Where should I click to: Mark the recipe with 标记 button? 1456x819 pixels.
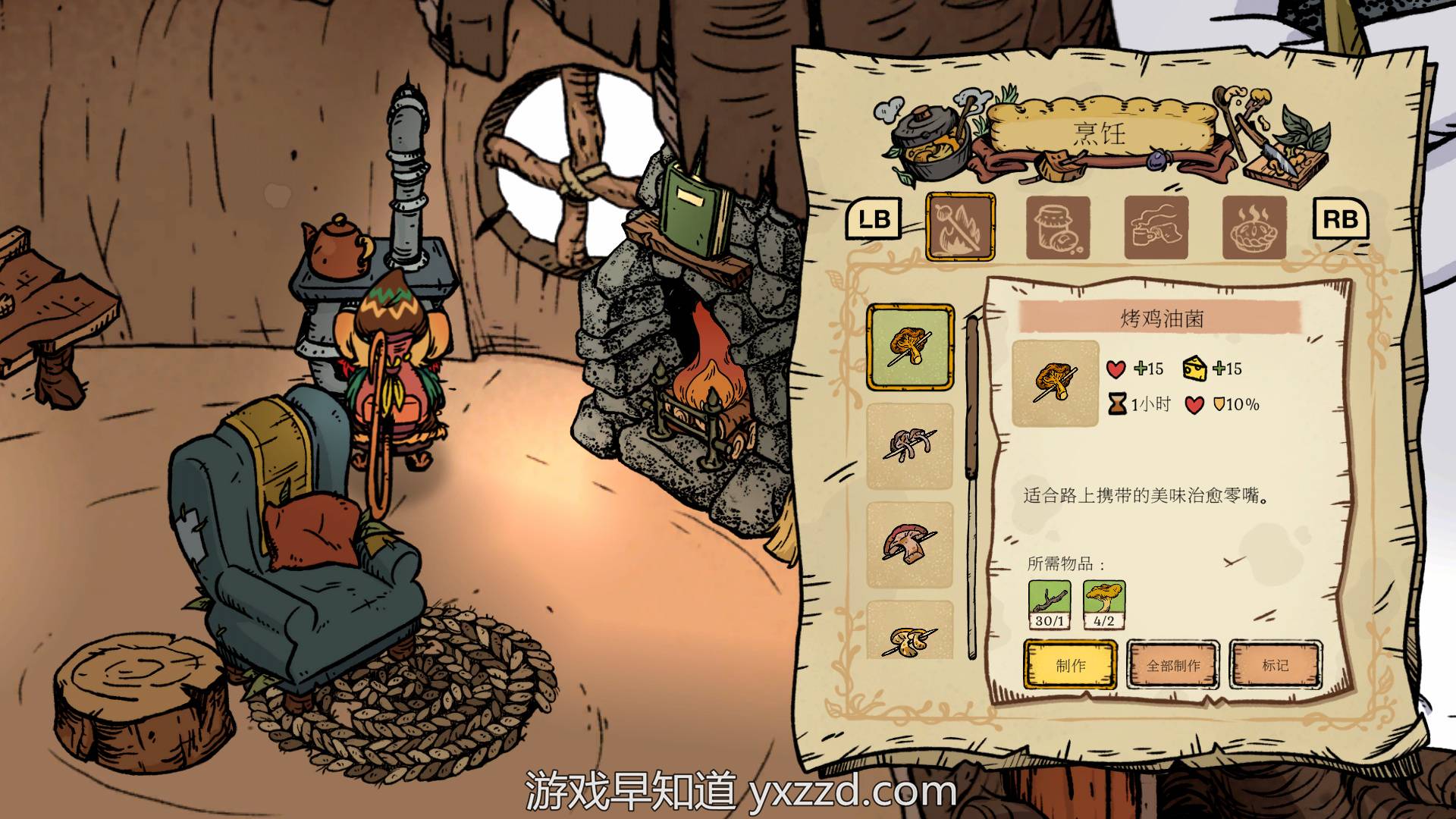[x=1275, y=665]
